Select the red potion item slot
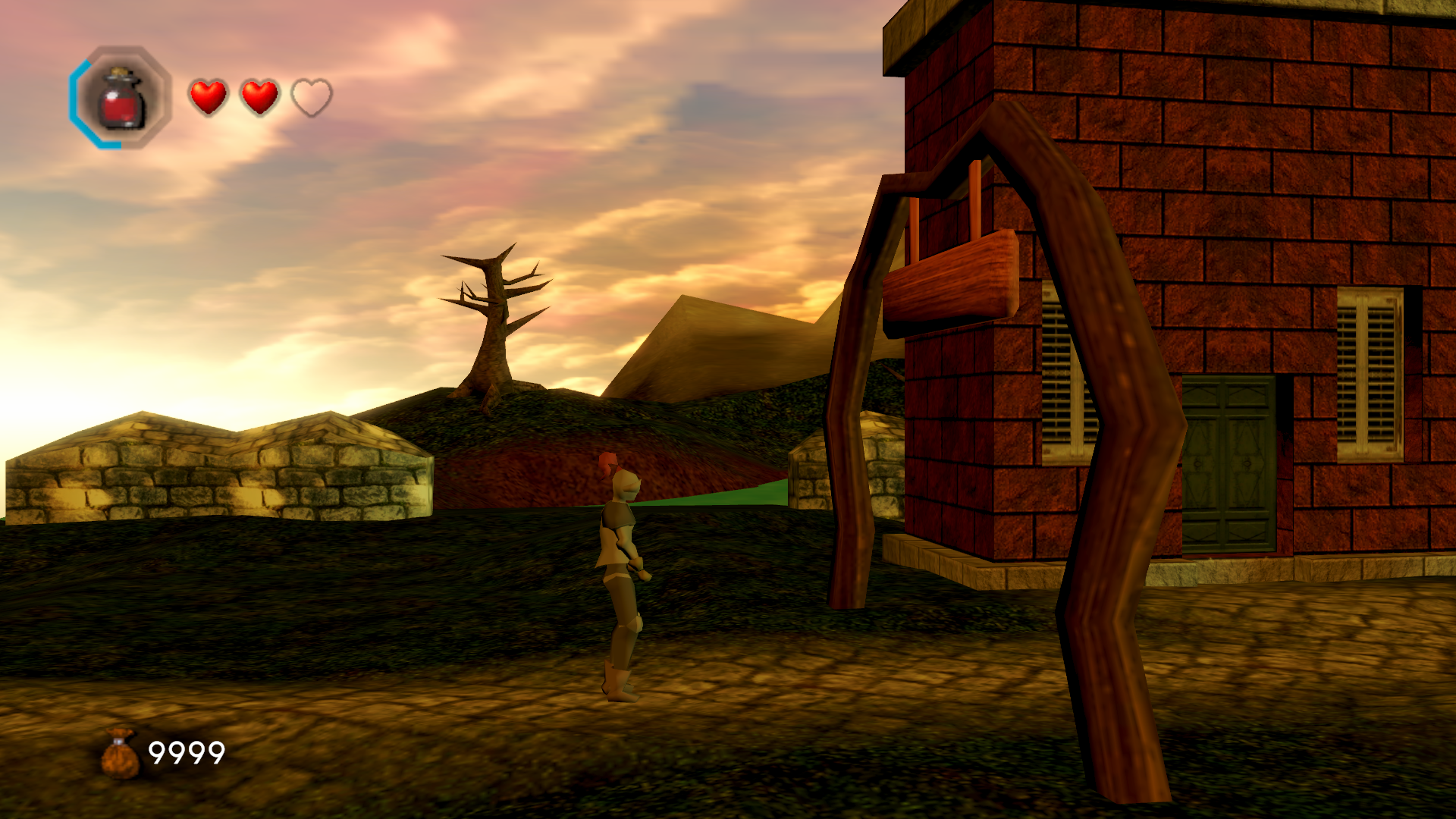This screenshot has width=1456, height=819. [121, 97]
